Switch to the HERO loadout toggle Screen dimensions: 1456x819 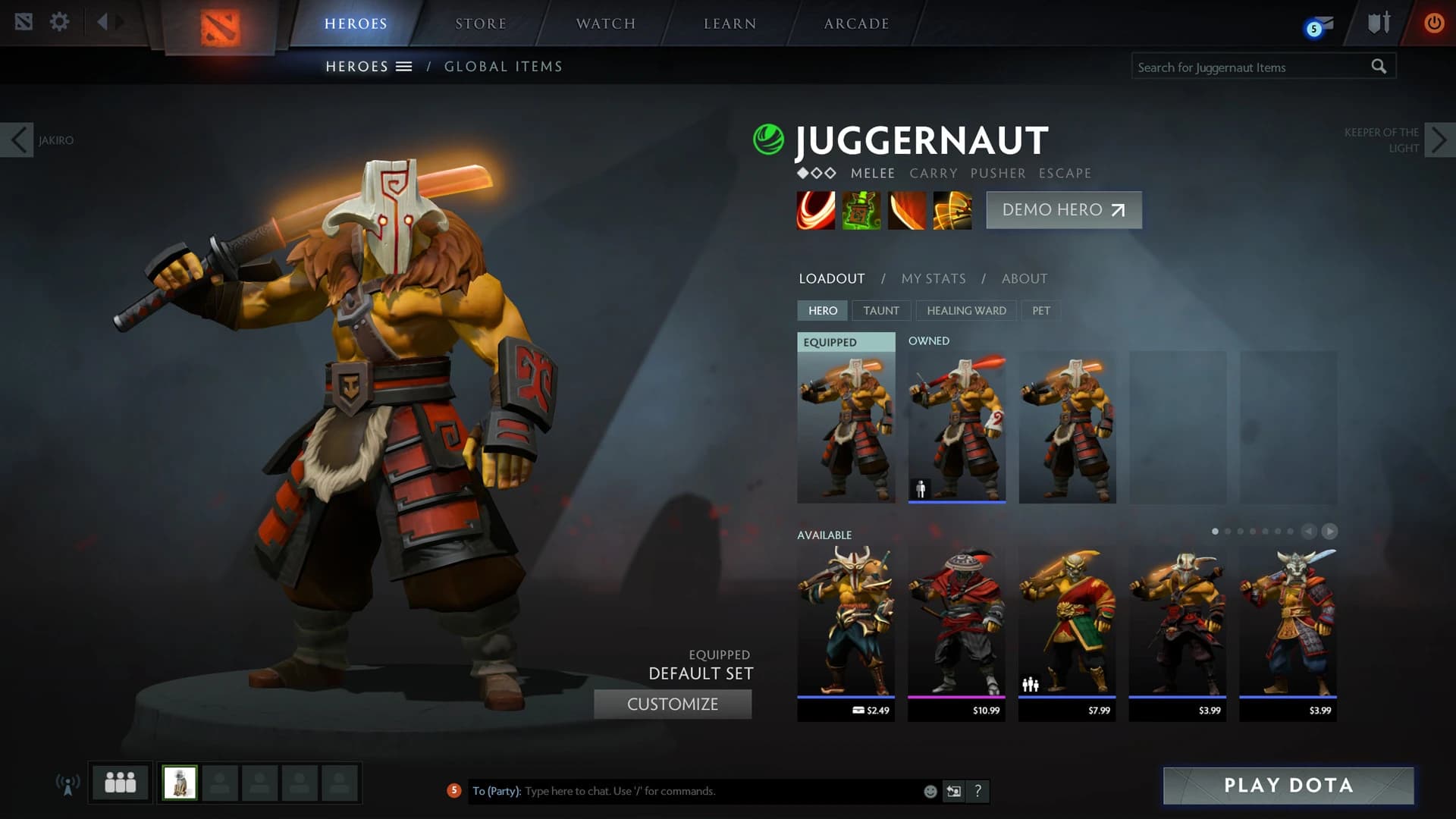point(822,310)
